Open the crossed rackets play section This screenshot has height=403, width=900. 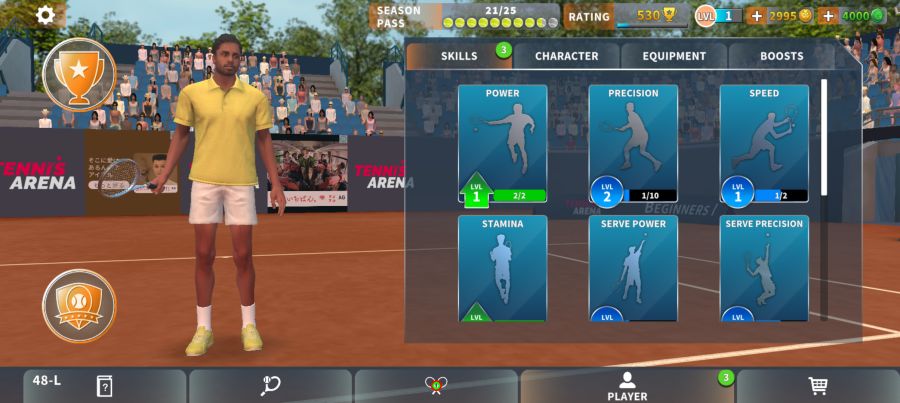(x=435, y=386)
